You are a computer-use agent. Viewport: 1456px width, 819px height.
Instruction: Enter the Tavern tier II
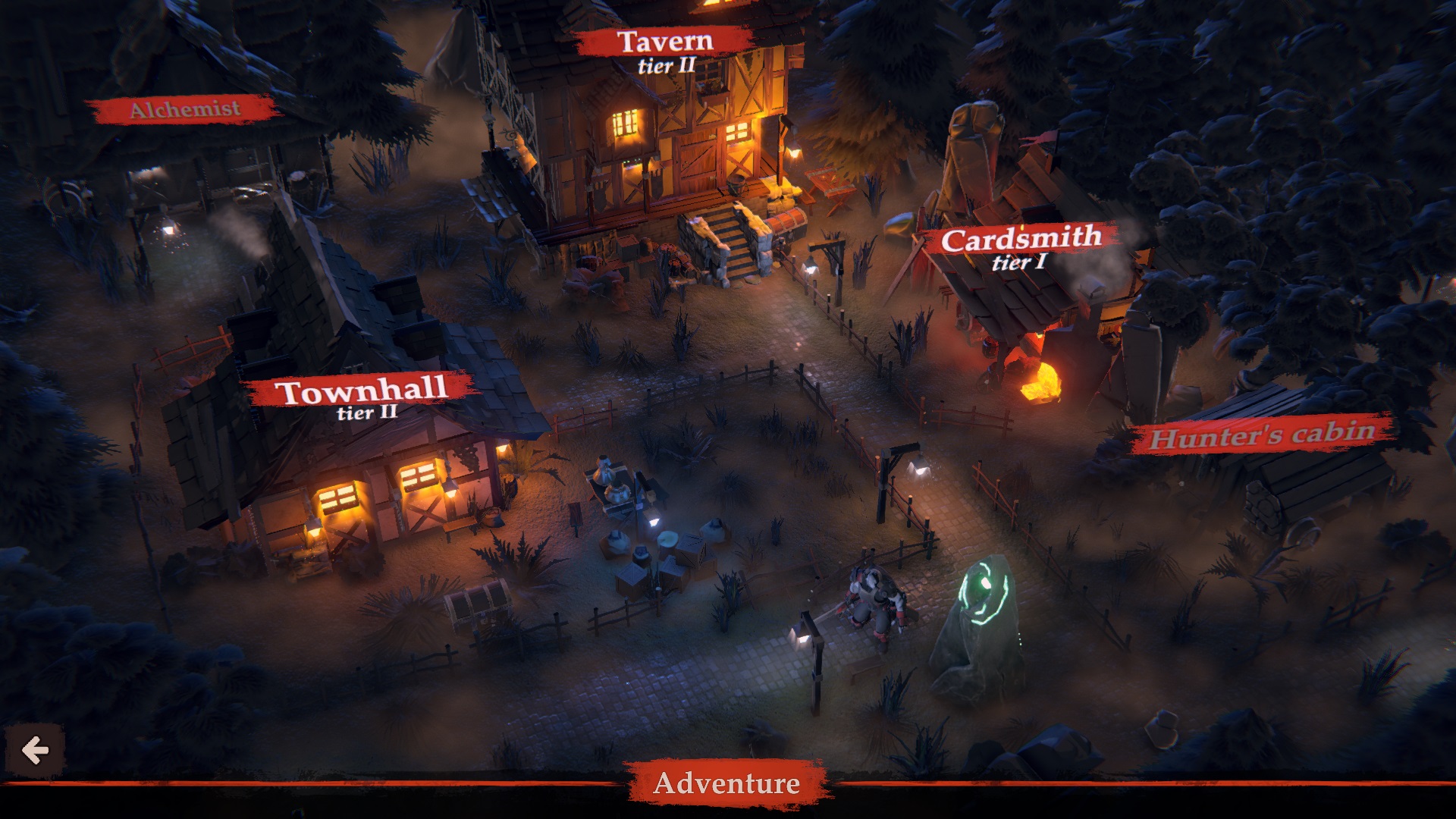665,42
